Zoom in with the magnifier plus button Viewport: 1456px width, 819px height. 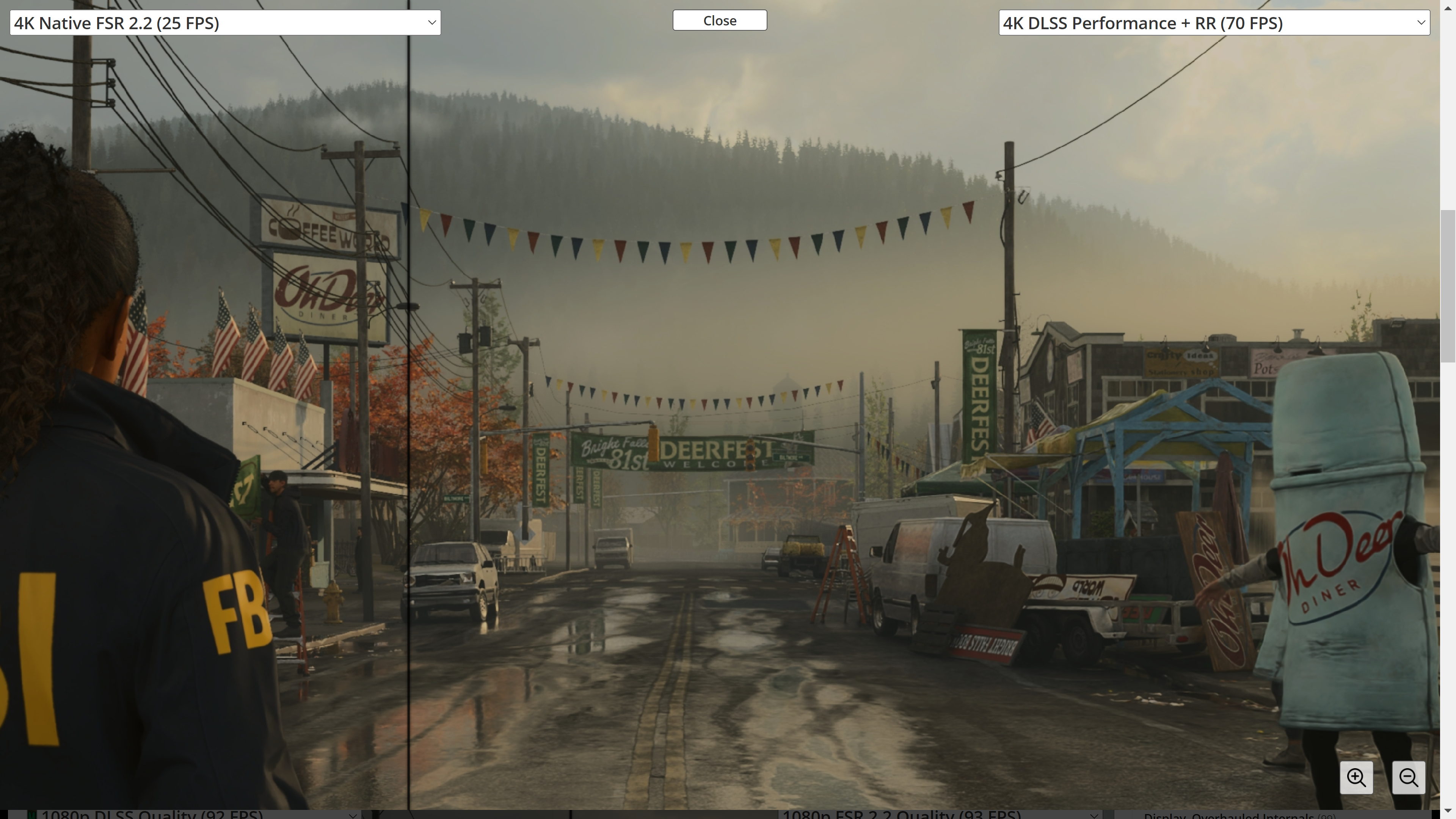pyautogui.click(x=1356, y=777)
